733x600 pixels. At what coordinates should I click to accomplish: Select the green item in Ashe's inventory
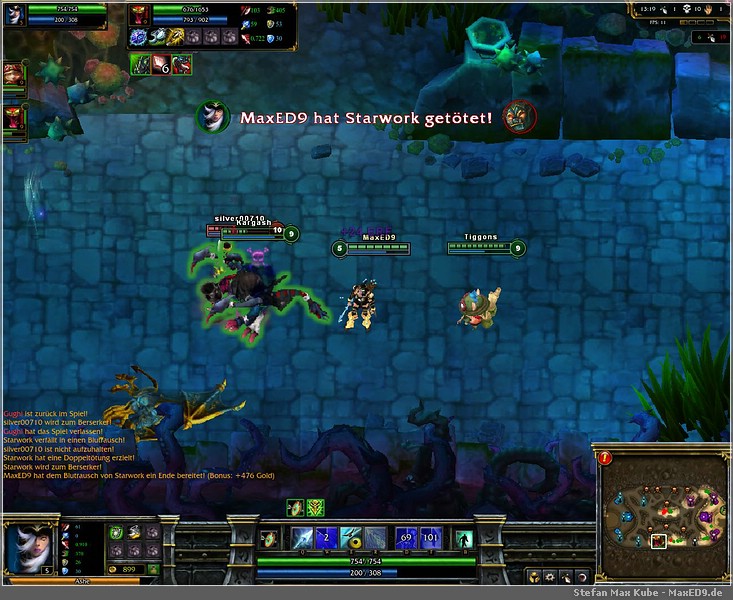coord(116,532)
